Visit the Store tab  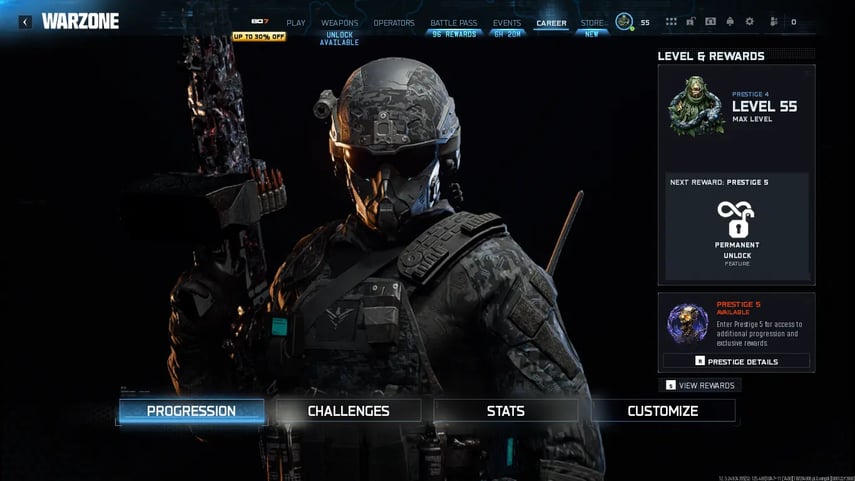click(592, 23)
